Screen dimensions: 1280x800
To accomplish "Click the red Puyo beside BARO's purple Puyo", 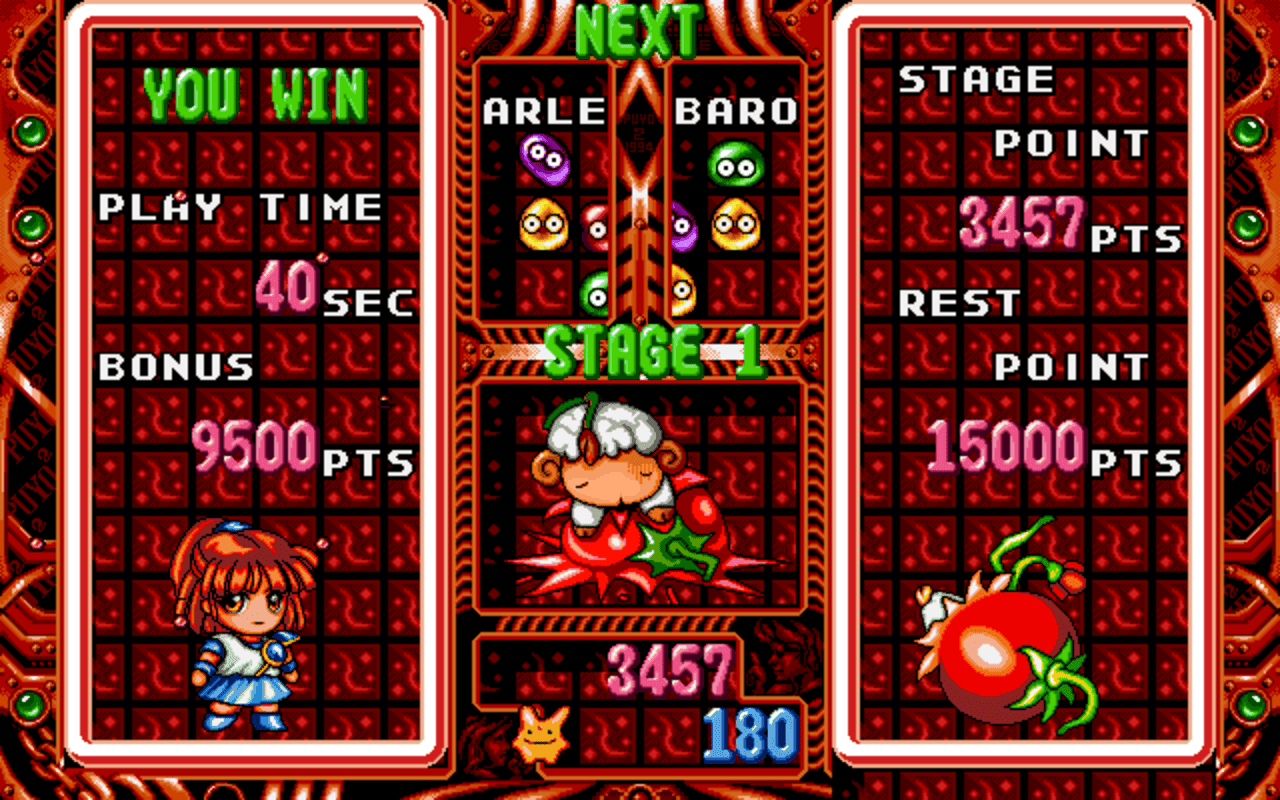I will point(597,228).
